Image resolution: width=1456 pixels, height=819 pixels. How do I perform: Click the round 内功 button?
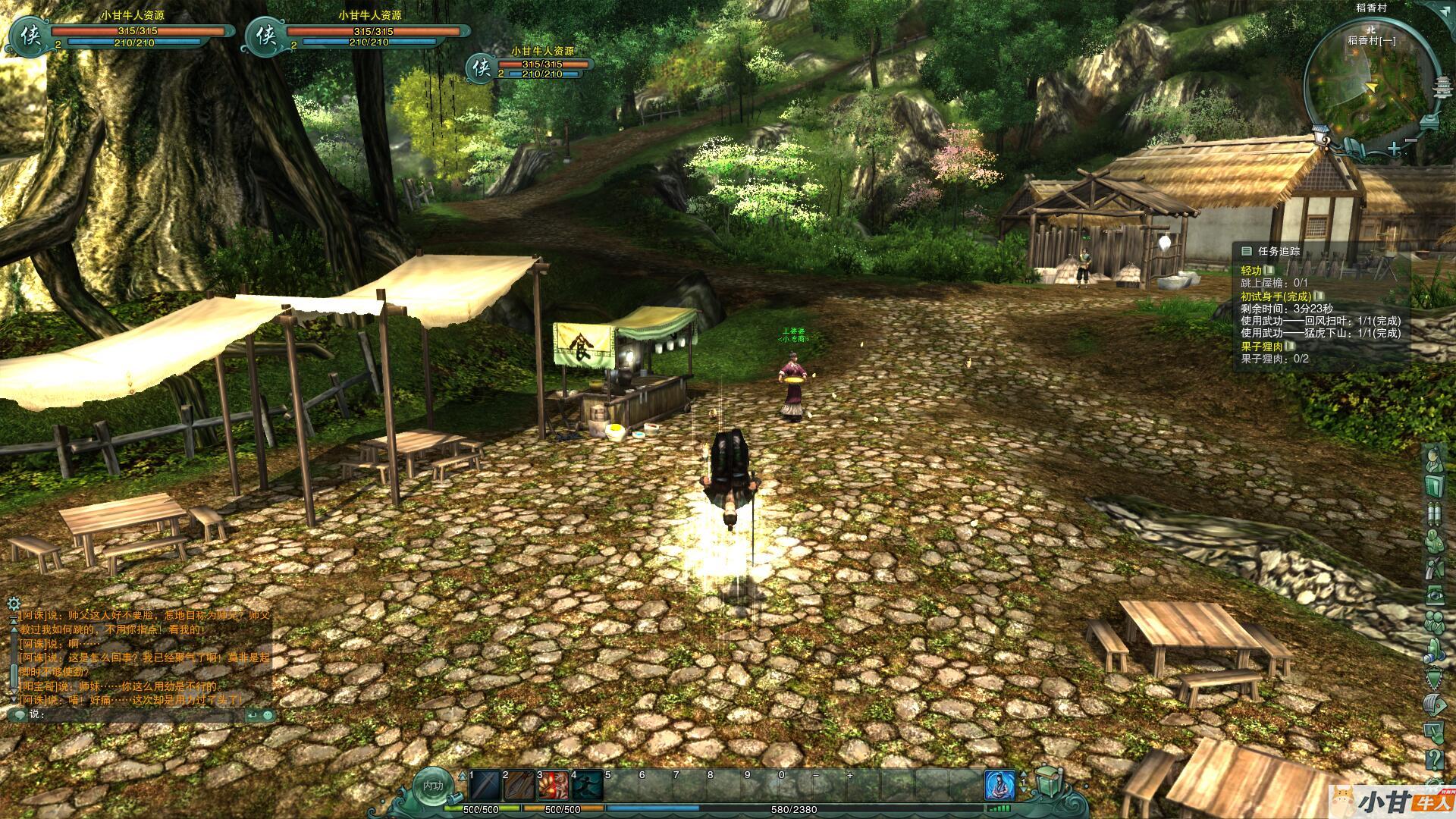433,786
